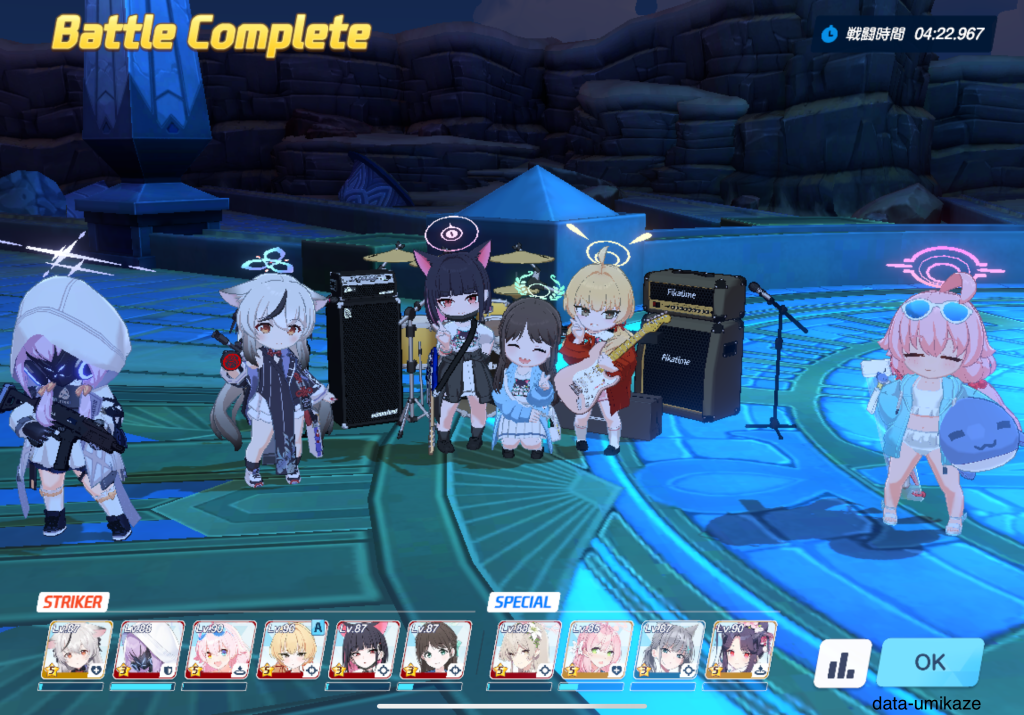Pick the black-haired red-eyed special portrait
This screenshot has width=1024, height=715.
coord(740,651)
